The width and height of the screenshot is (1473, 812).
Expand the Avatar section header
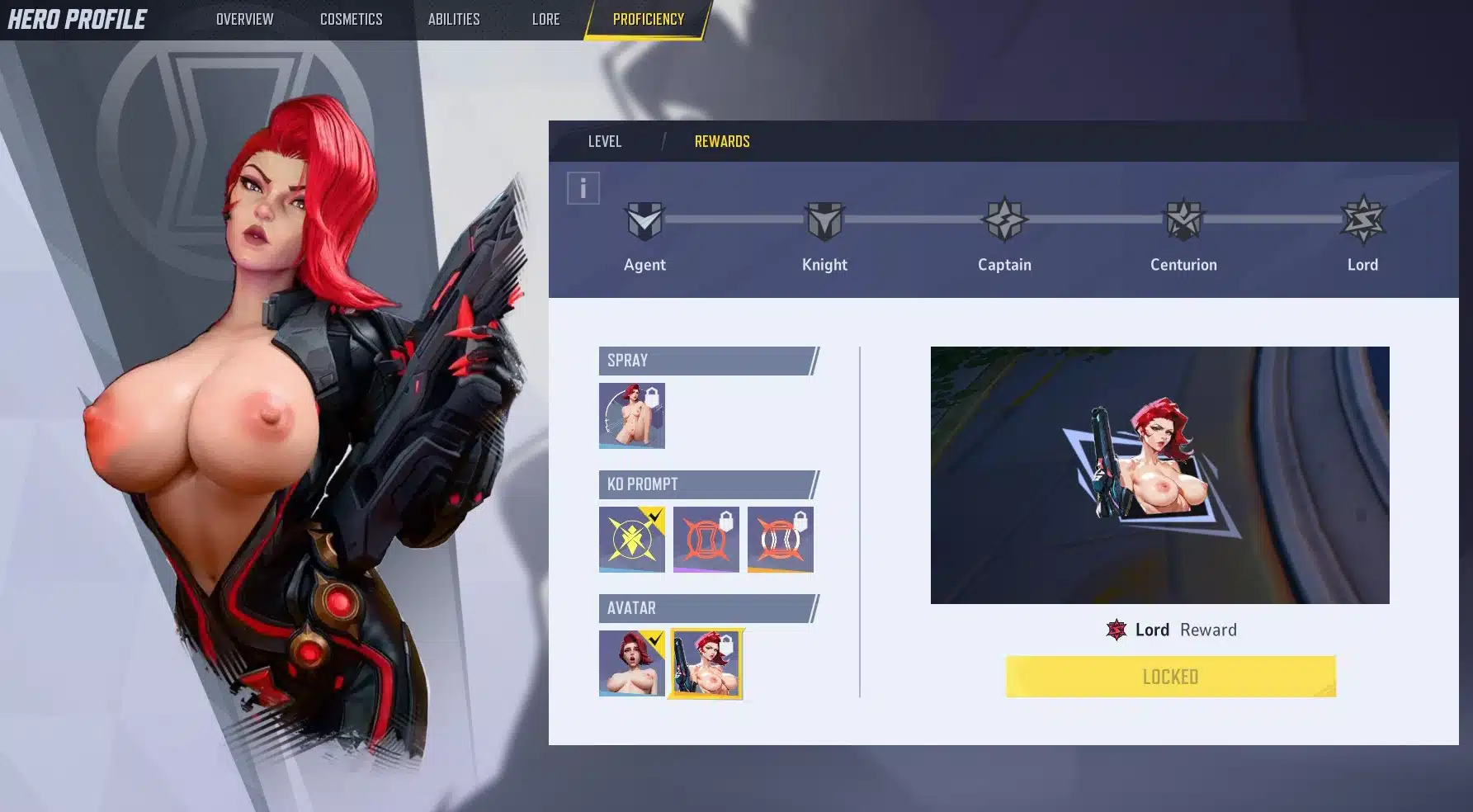click(706, 608)
